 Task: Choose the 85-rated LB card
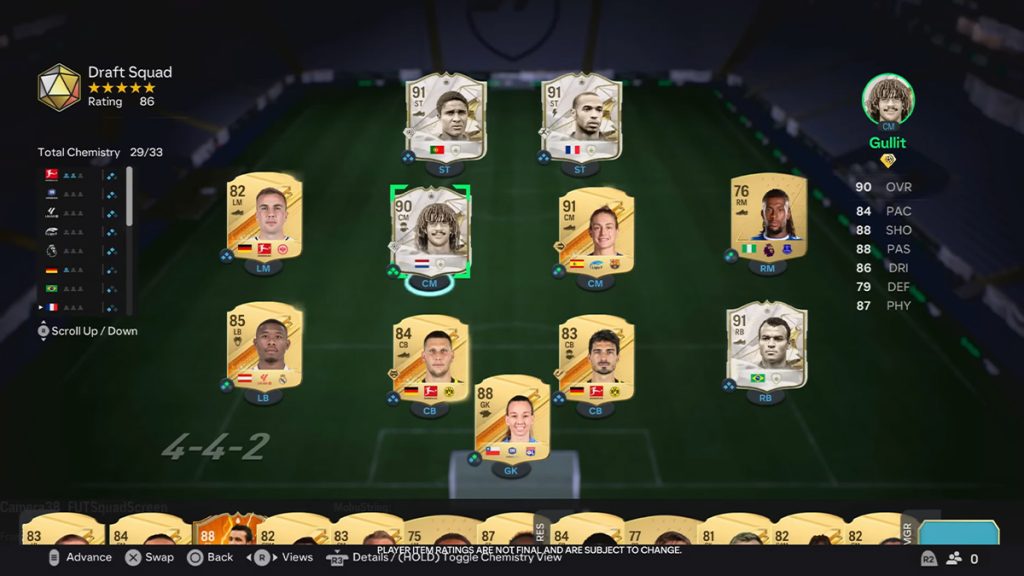point(264,345)
